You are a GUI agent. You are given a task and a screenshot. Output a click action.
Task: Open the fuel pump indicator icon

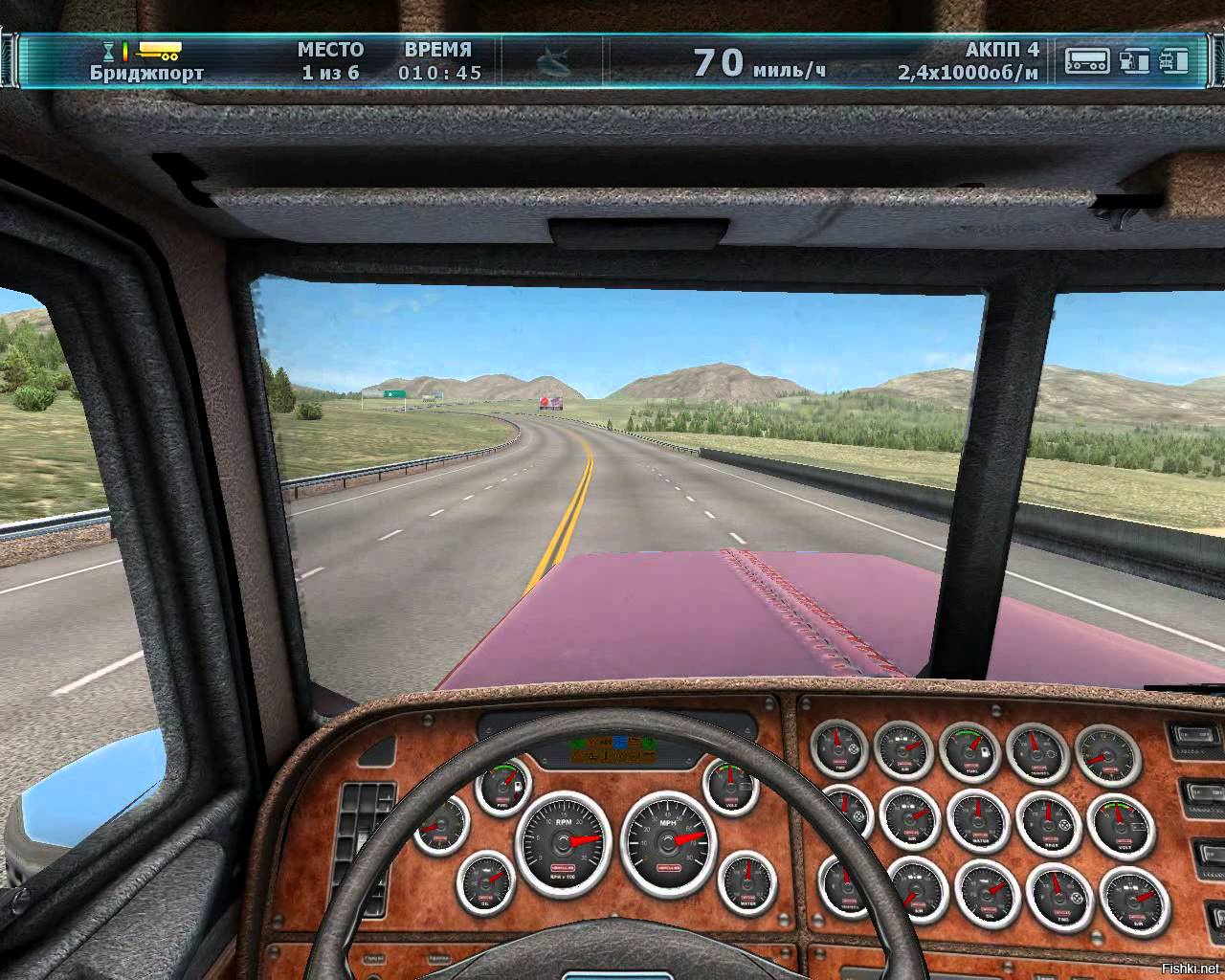(x=1135, y=60)
